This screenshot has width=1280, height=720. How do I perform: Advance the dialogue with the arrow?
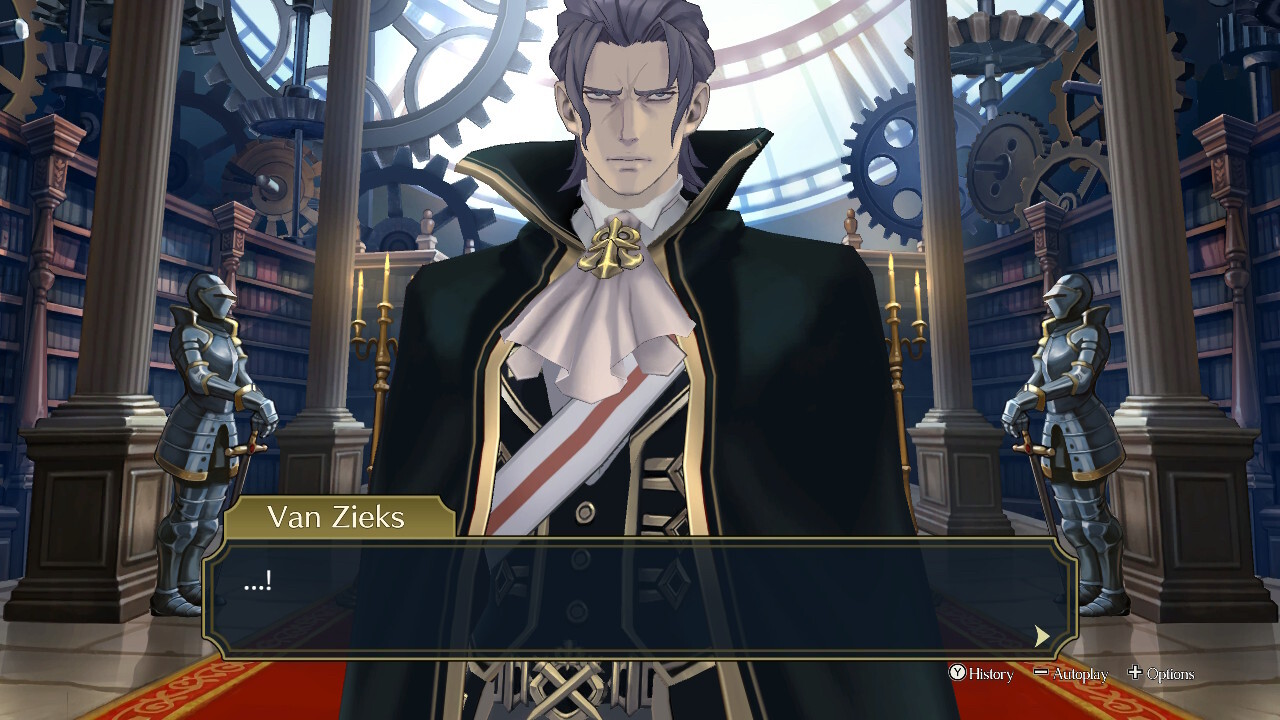[1042, 636]
